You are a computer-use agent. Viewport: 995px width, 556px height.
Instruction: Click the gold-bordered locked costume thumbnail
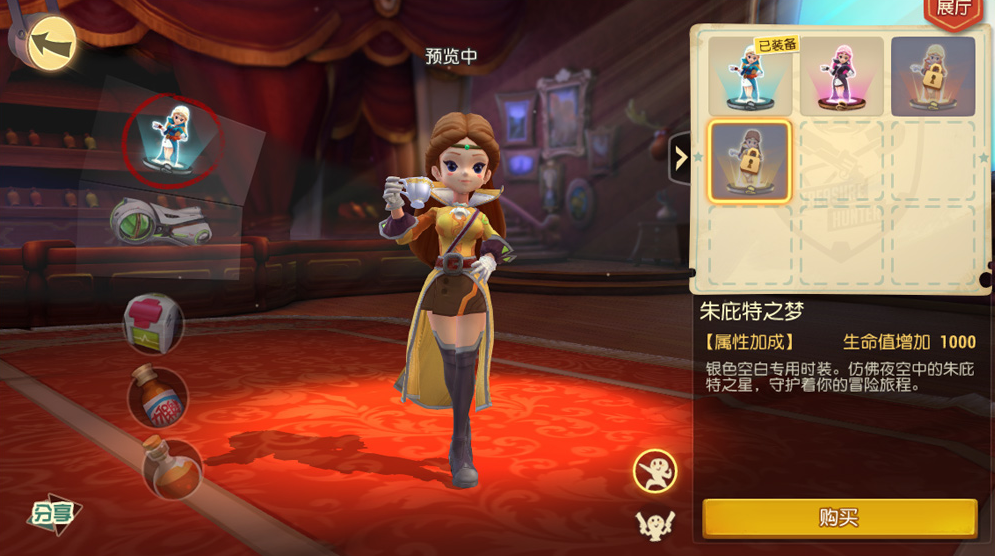click(x=750, y=161)
